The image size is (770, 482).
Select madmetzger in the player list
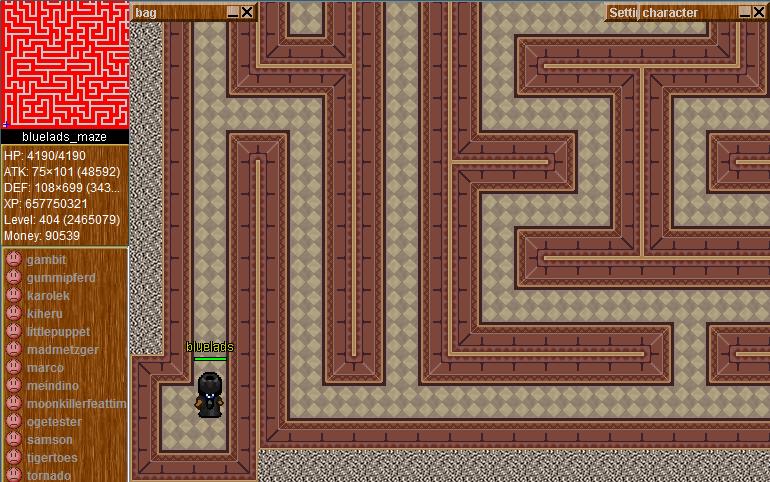(x=62, y=350)
